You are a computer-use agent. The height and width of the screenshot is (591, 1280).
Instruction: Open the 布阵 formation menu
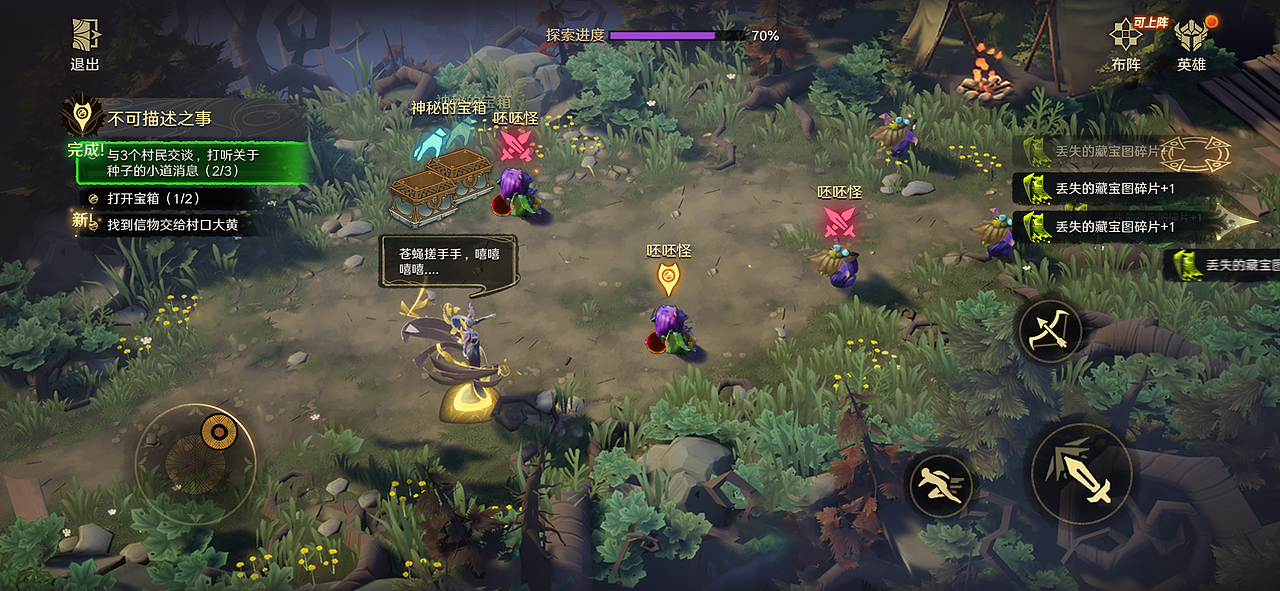(x=1126, y=46)
